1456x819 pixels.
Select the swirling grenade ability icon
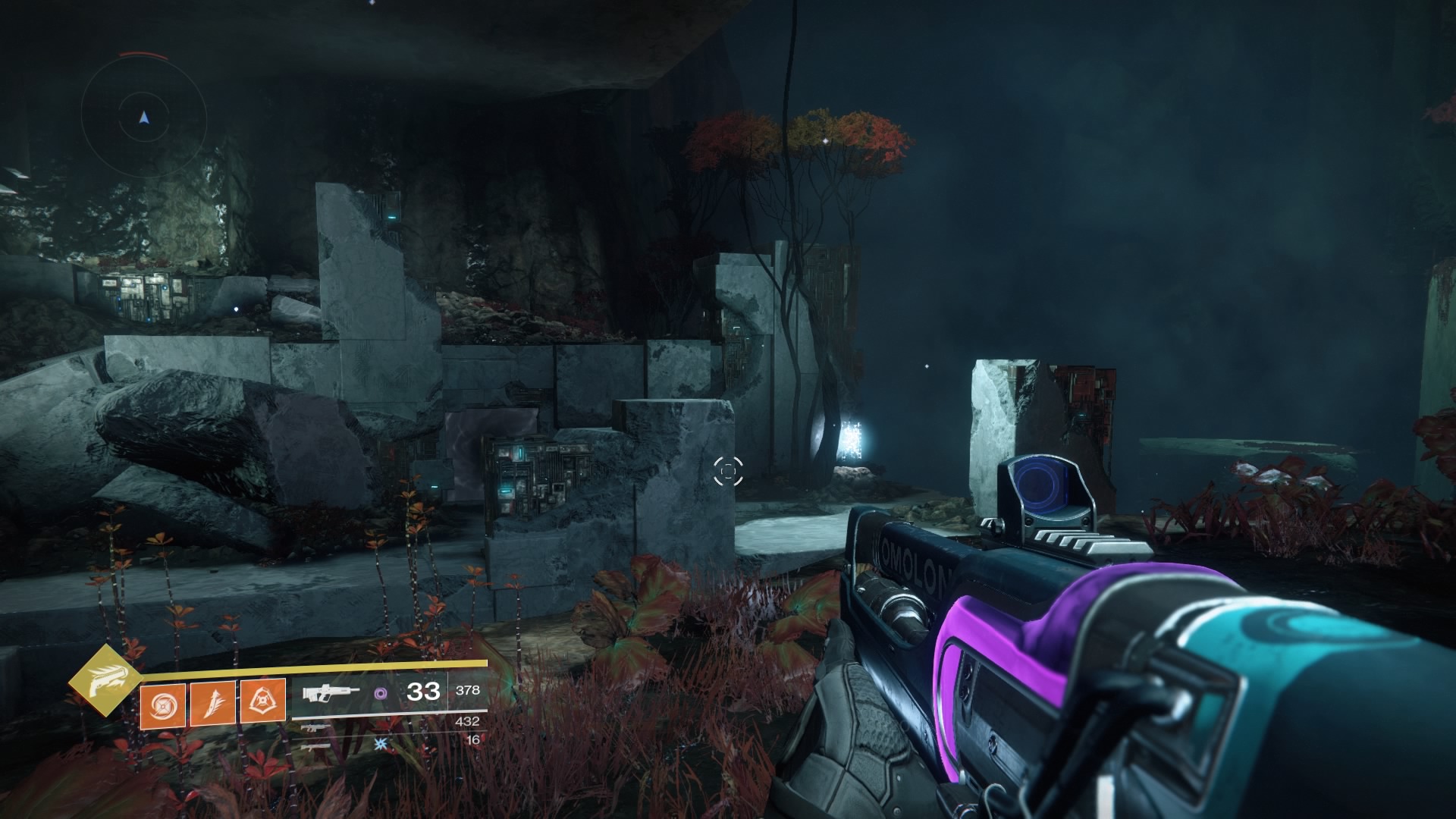(162, 702)
